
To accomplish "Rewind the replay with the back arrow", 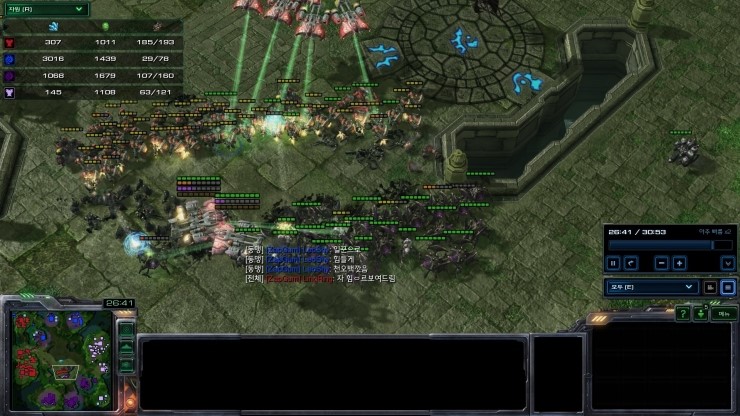I will (631, 263).
